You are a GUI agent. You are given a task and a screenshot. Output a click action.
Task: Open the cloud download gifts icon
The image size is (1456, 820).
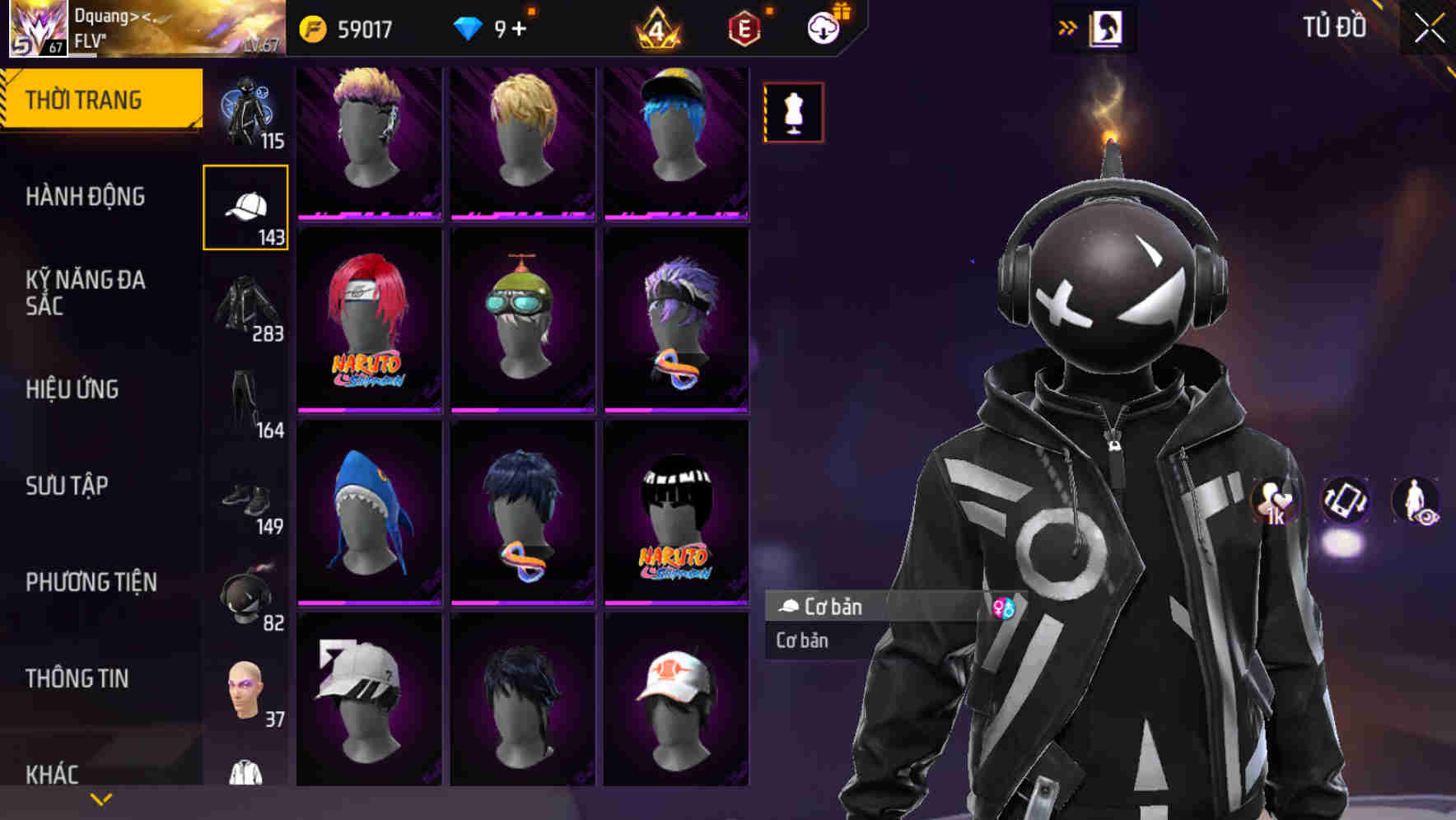824,26
